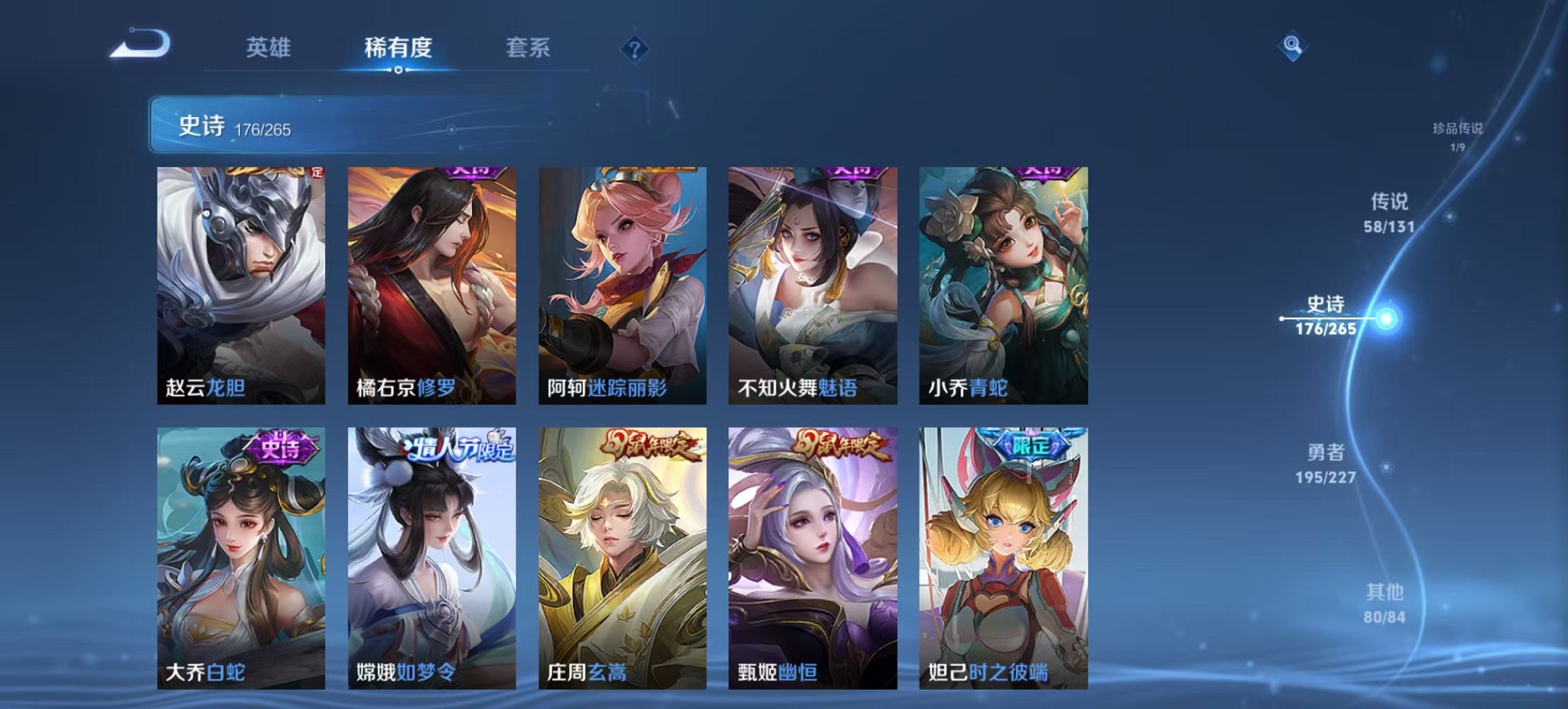Screen dimensions: 1568x709
Task: Click the question mark help icon
Action: pyautogui.click(x=635, y=49)
